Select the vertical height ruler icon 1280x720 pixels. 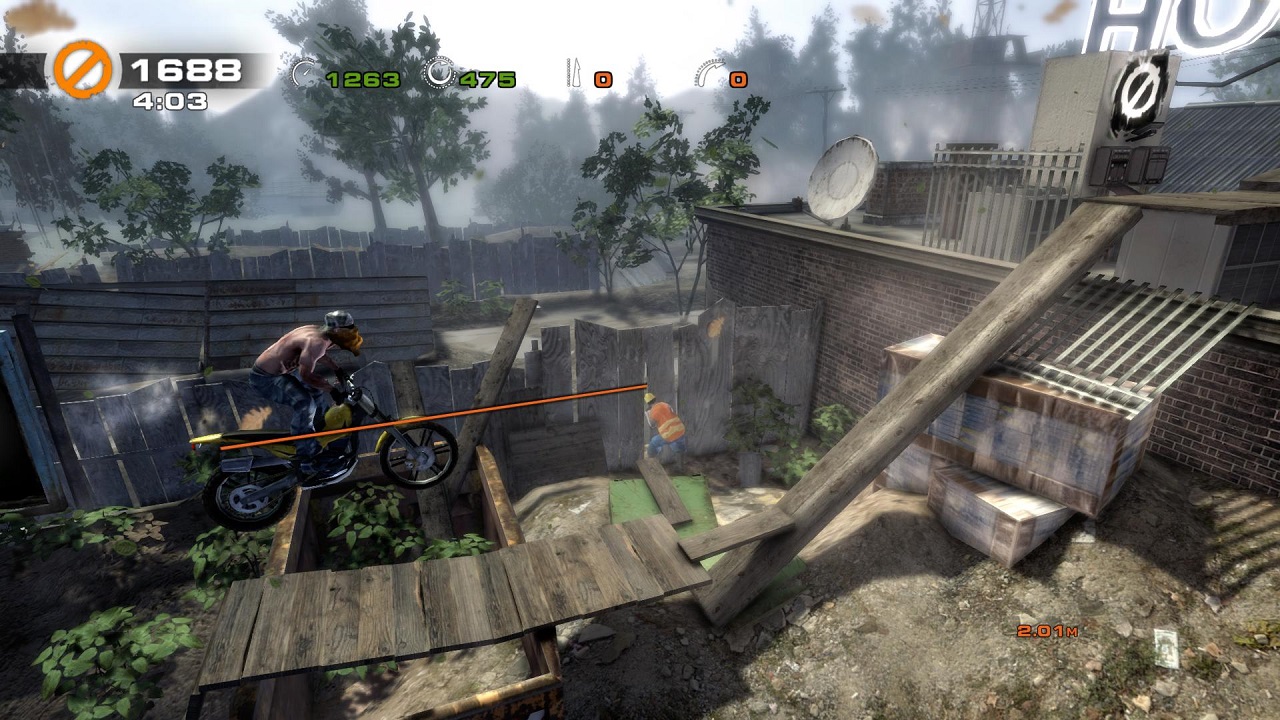pyautogui.click(x=574, y=73)
